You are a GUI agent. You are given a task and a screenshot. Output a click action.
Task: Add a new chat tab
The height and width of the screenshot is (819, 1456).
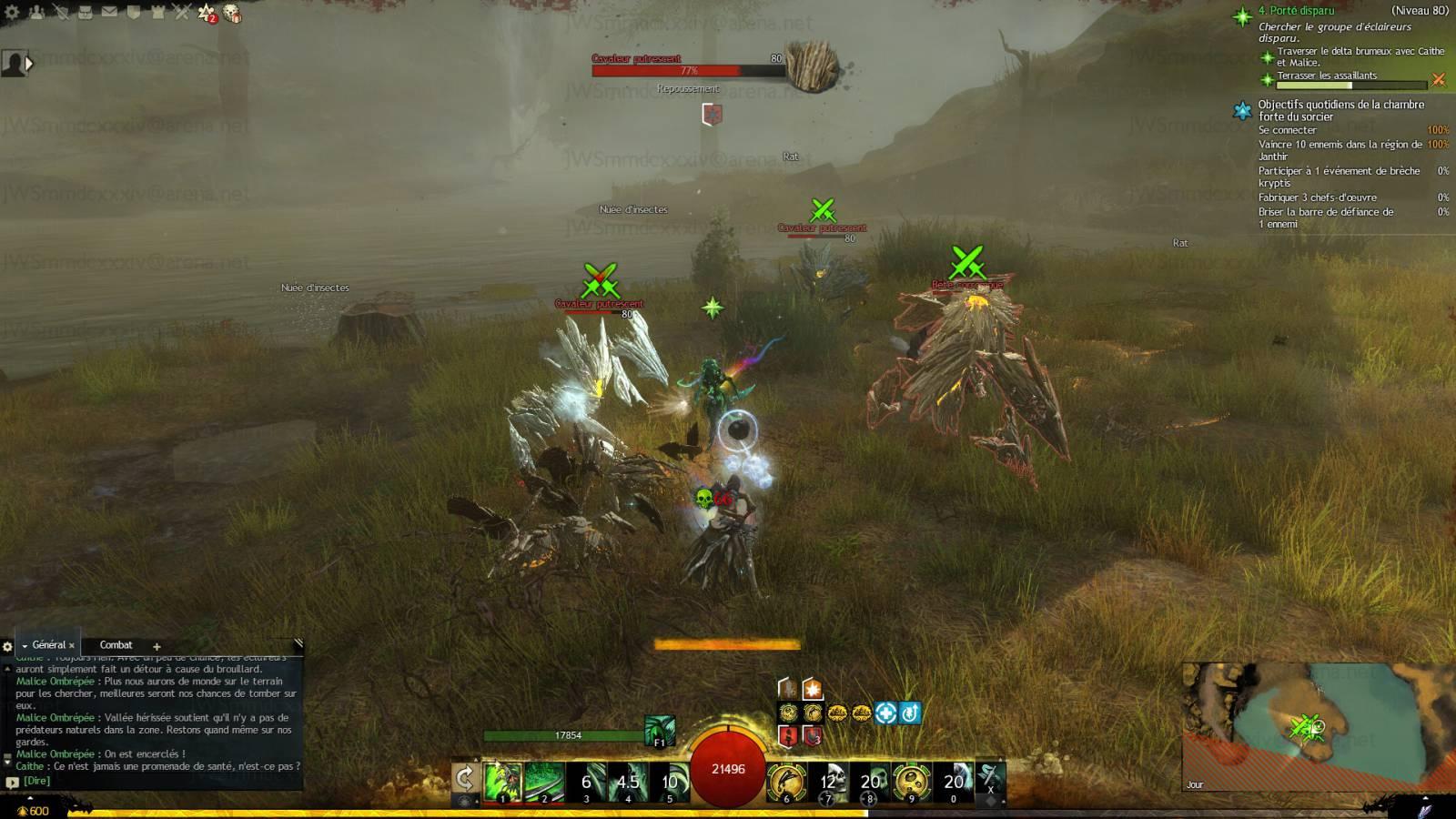157,646
